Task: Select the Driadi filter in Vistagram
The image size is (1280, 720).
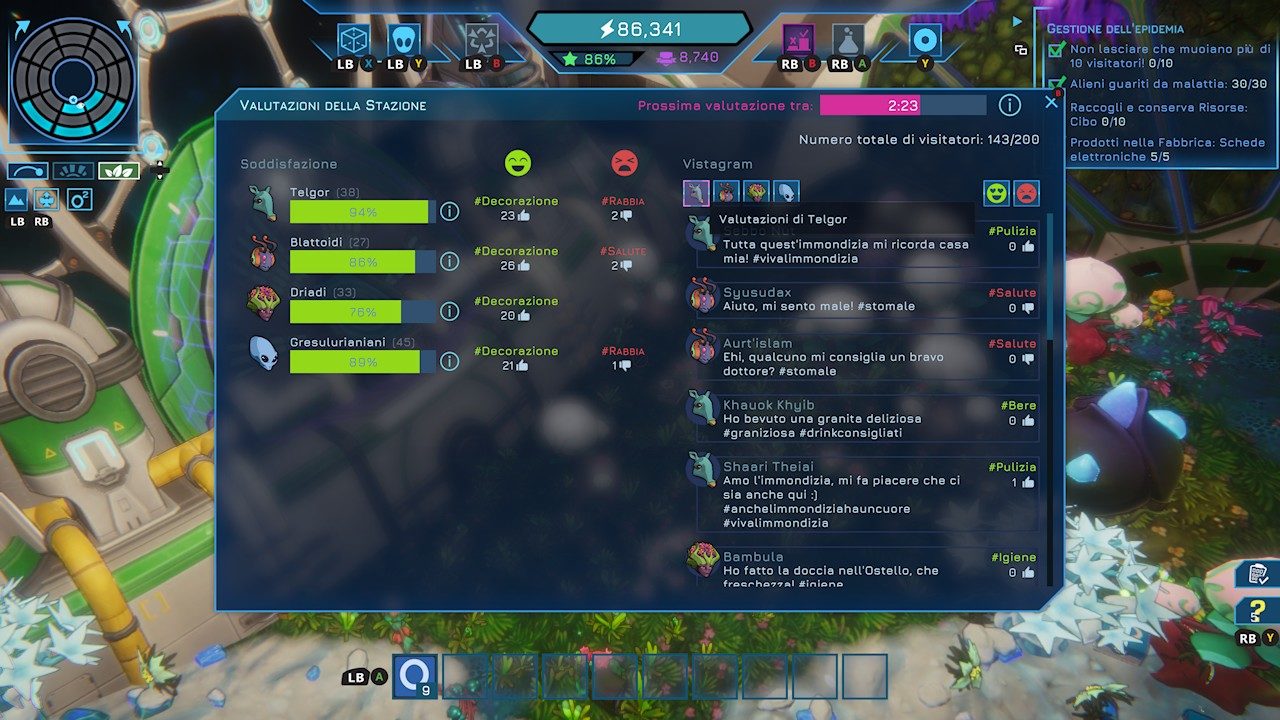Action: coord(756,193)
